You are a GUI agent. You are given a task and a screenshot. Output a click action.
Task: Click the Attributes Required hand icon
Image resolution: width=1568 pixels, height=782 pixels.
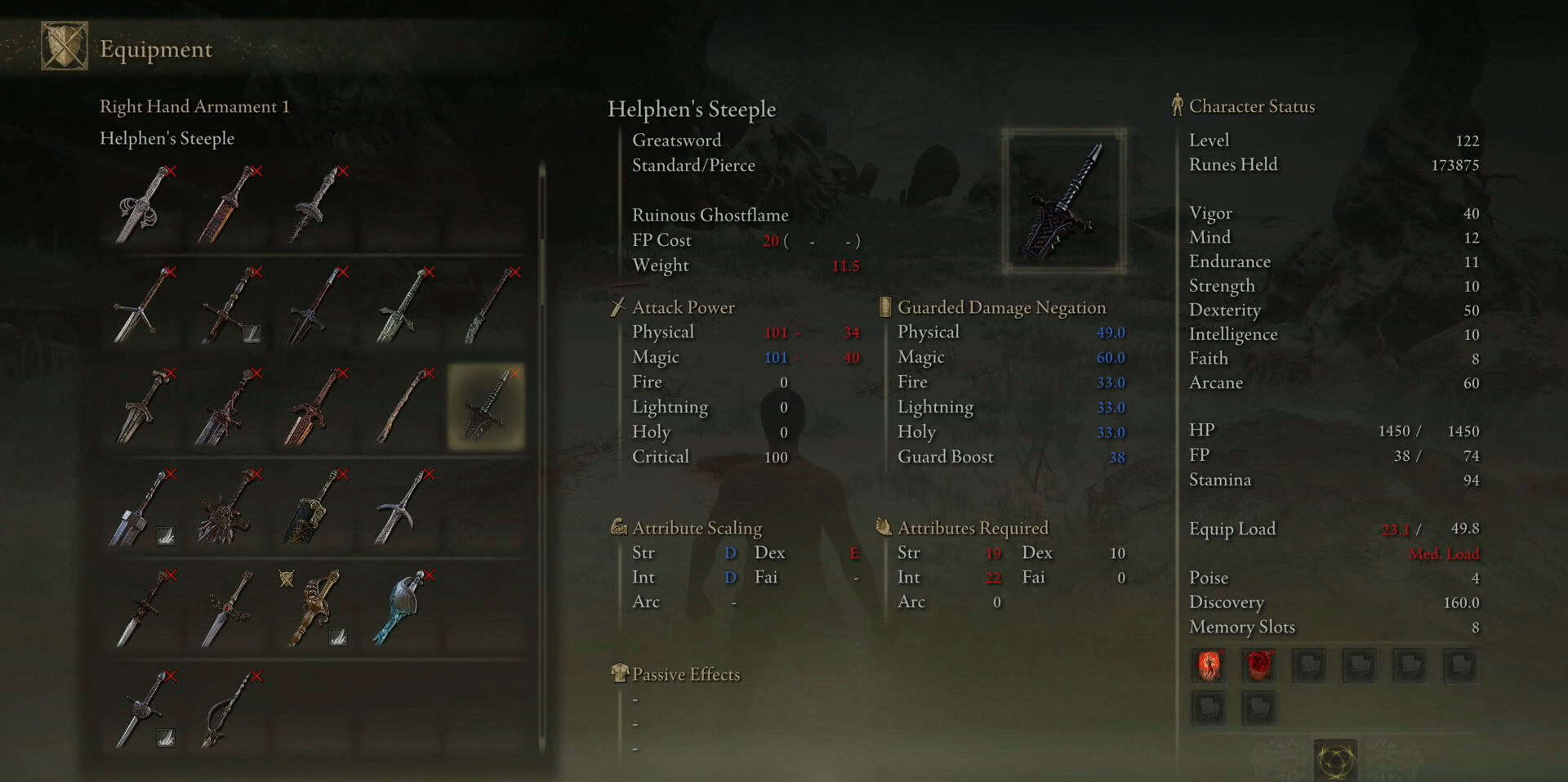pyautogui.click(x=885, y=528)
